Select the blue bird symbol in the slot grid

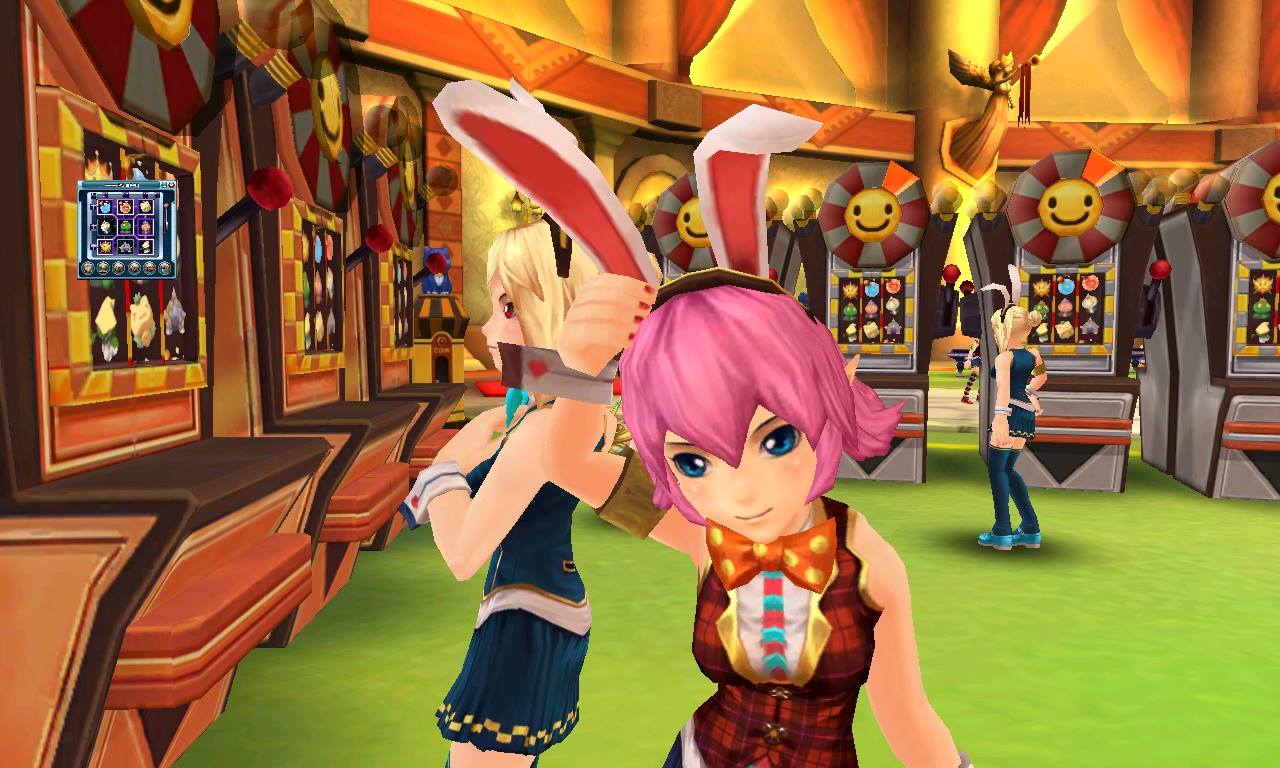[104, 207]
